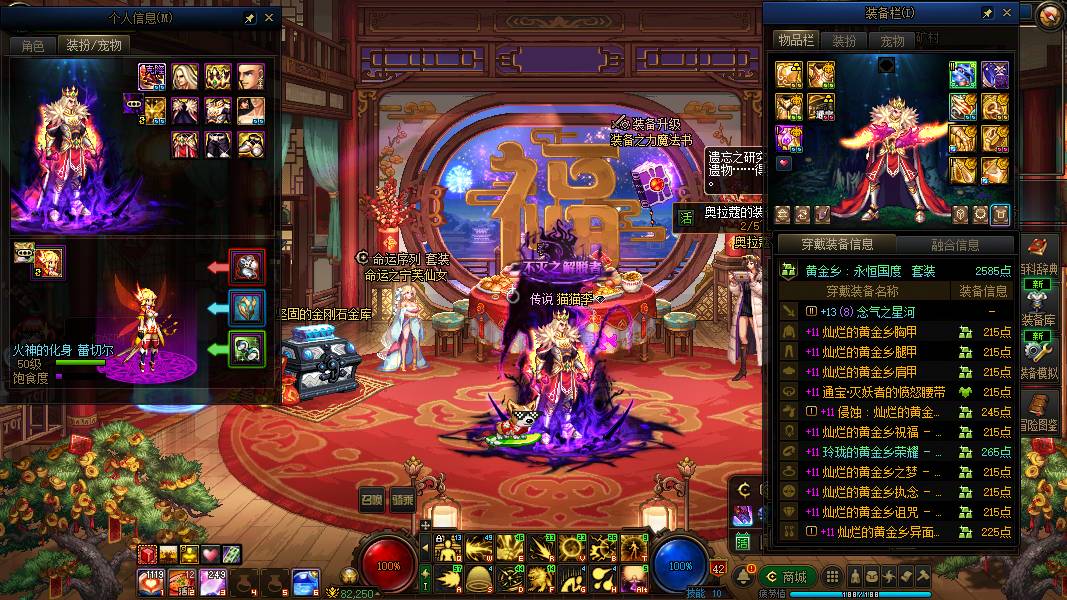The height and width of the screenshot is (600, 1067).
Task: Switch to the 装扮 tab in equipment window
Action: 845,41
